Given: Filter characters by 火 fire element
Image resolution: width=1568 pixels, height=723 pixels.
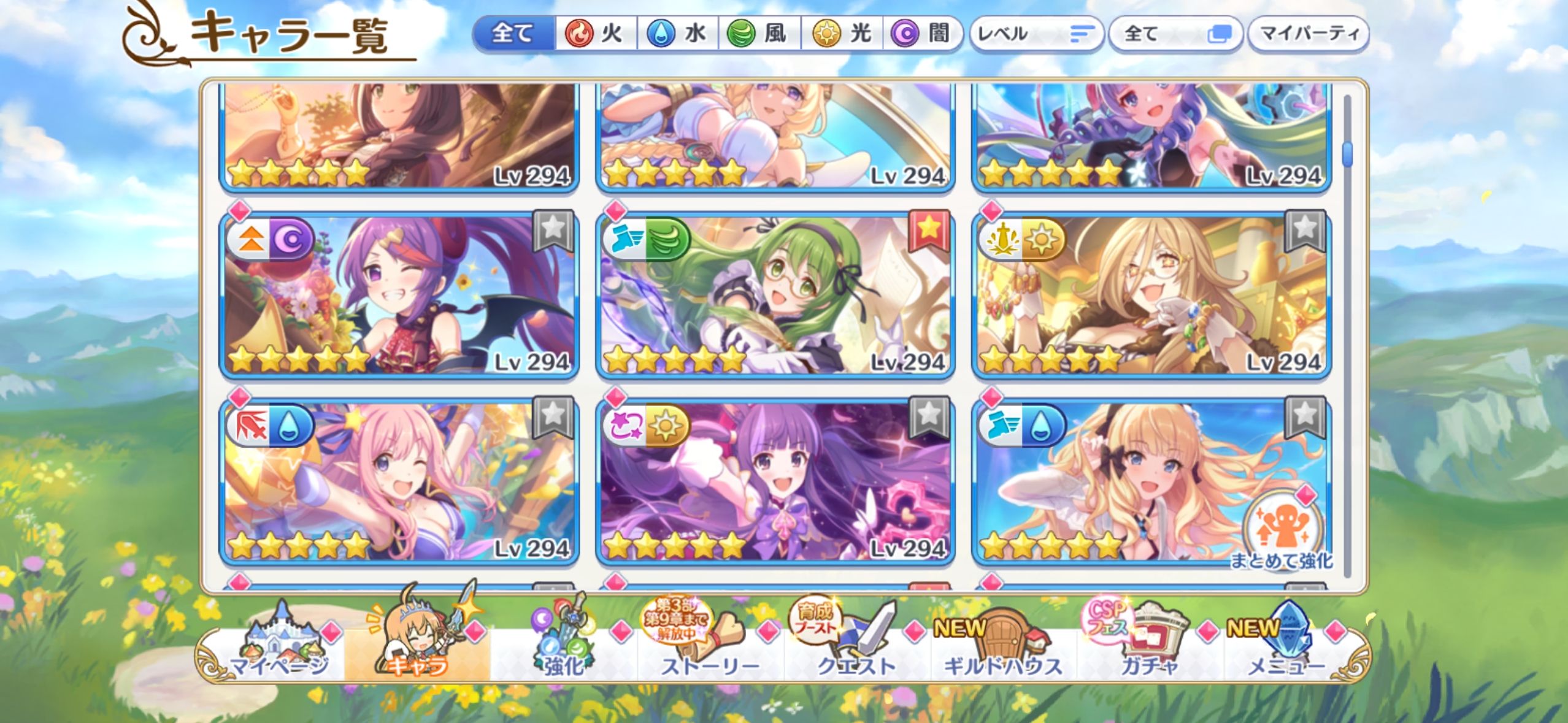Looking at the screenshot, I should [595, 33].
